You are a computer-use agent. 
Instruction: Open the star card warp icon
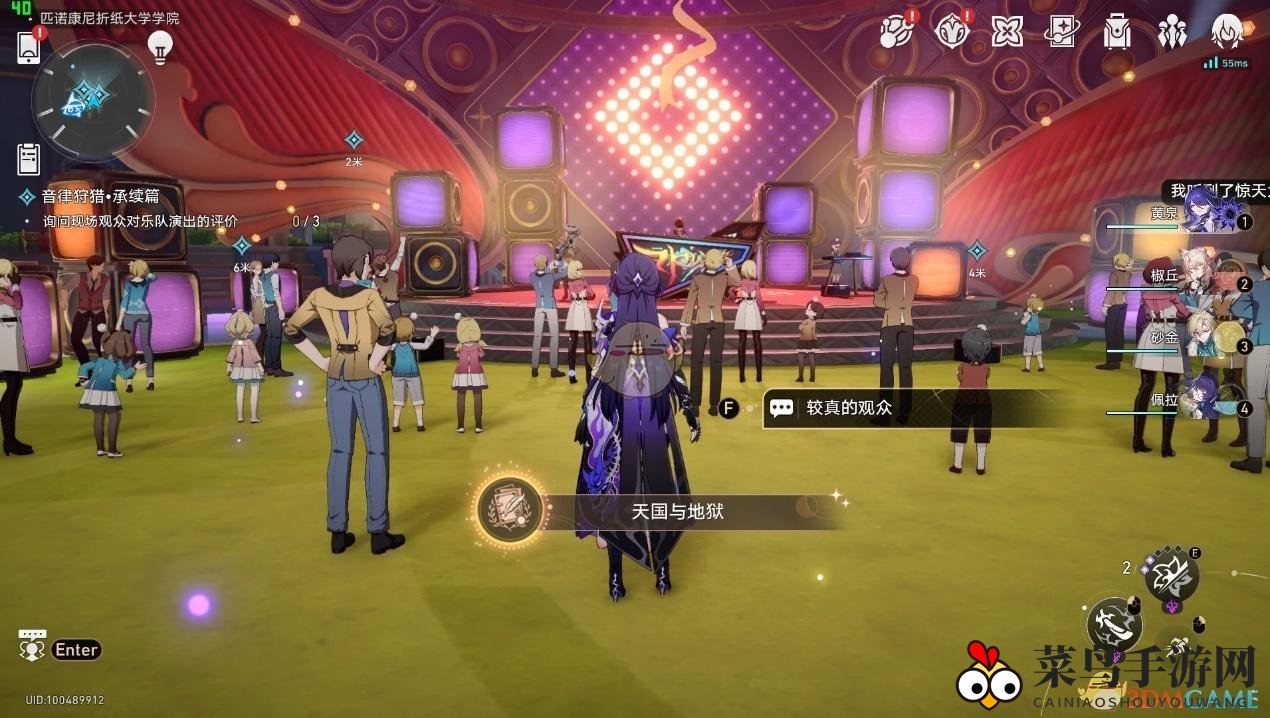pyautogui.click(x=1062, y=32)
